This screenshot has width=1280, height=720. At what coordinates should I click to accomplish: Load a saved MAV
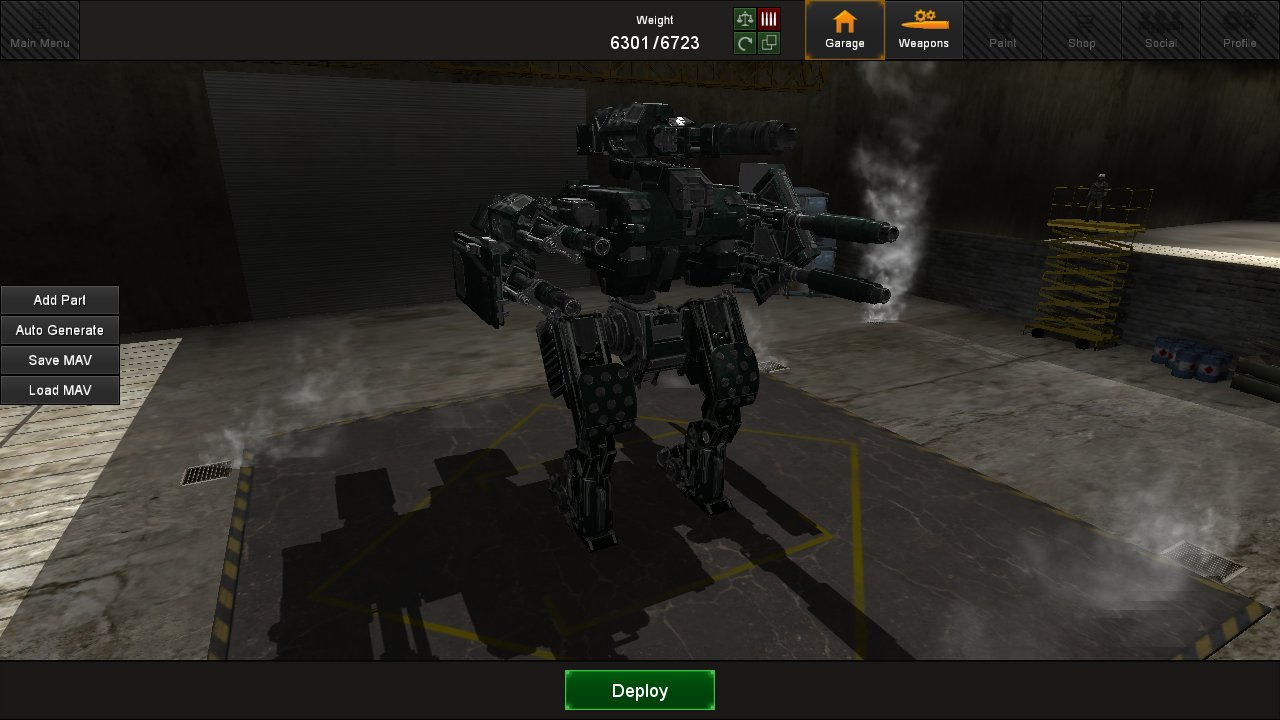[60, 390]
